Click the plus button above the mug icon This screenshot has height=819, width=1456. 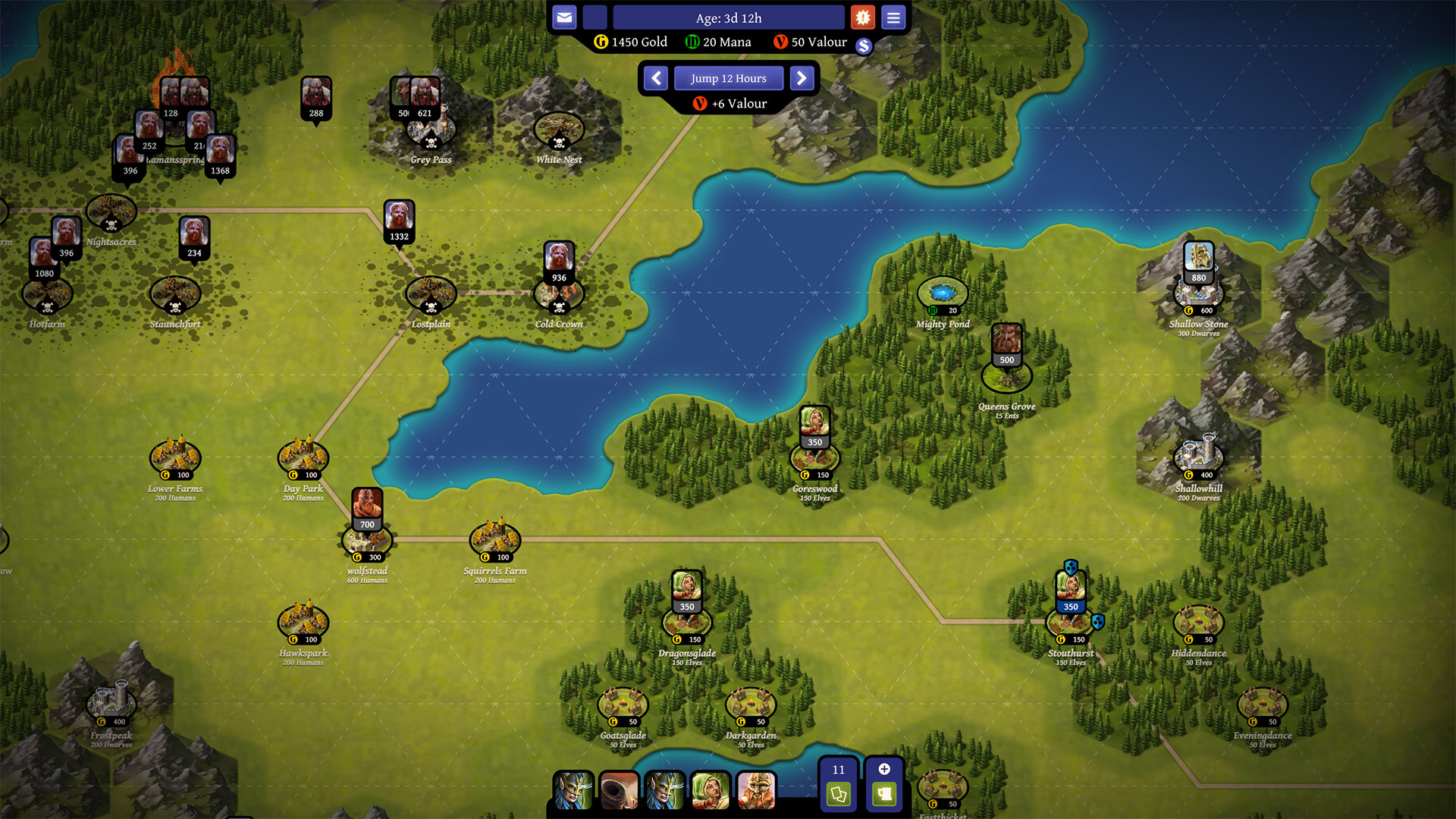coord(883,769)
